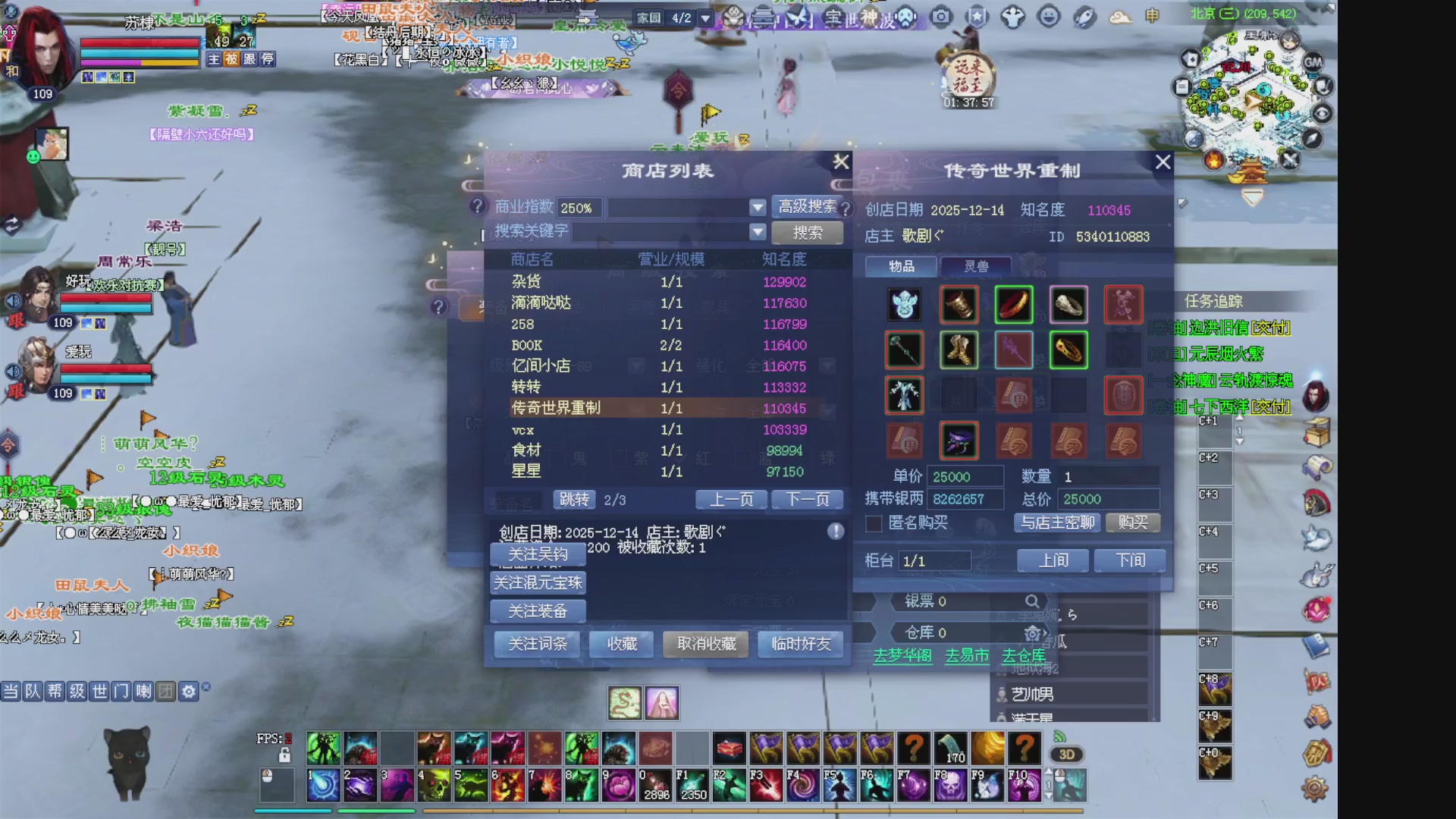Viewport: 1456px width, 819px height.
Task: Select the 物品 items tab
Action: pyautogui.click(x=901, y=266)
